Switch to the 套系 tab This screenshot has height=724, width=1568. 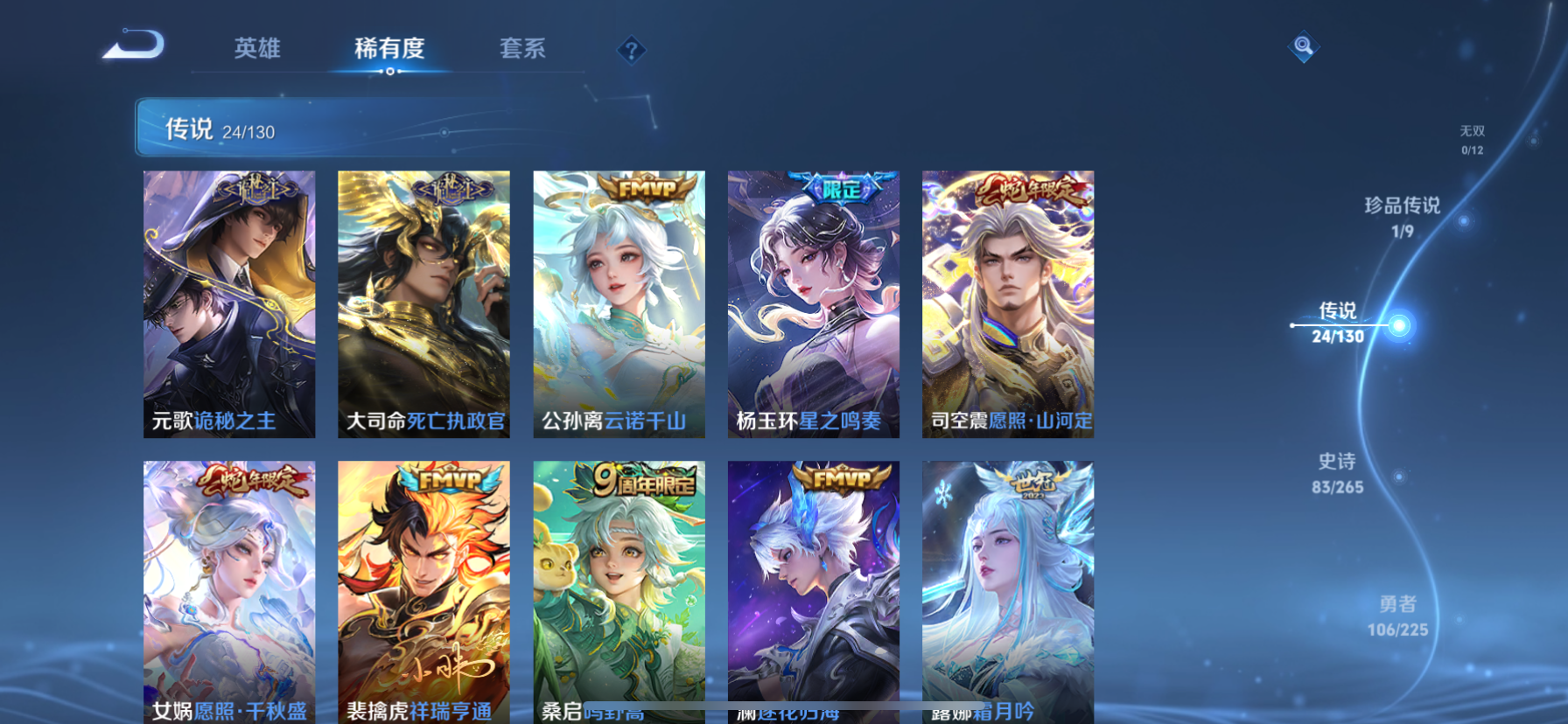[x=523, y=50]
